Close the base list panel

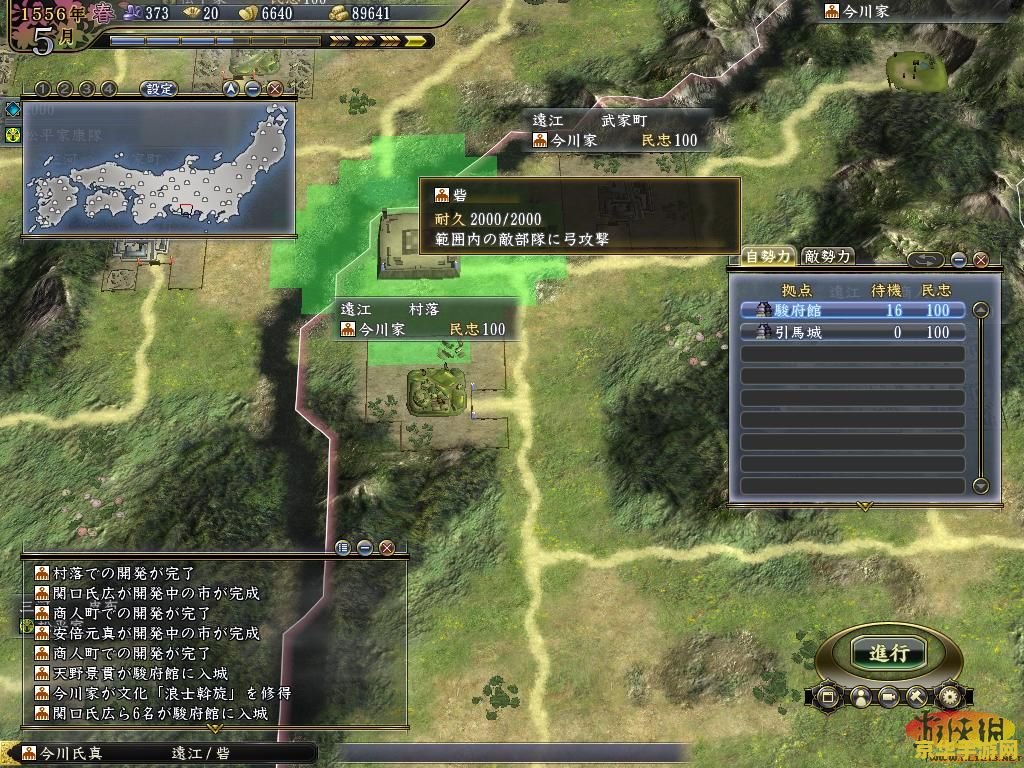coord(980,260)
